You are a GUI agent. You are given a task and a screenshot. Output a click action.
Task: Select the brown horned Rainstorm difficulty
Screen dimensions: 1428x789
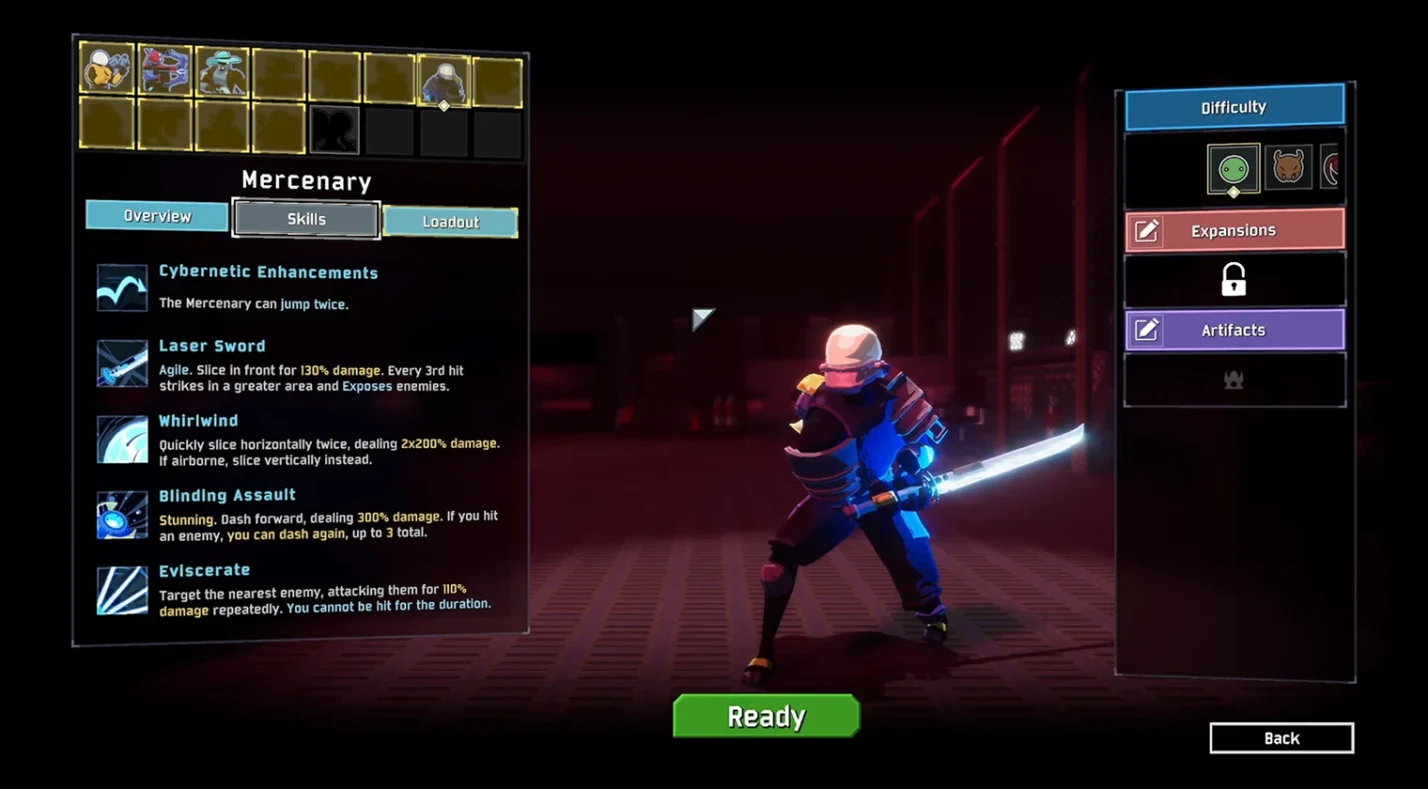(x=1288, y=167)
